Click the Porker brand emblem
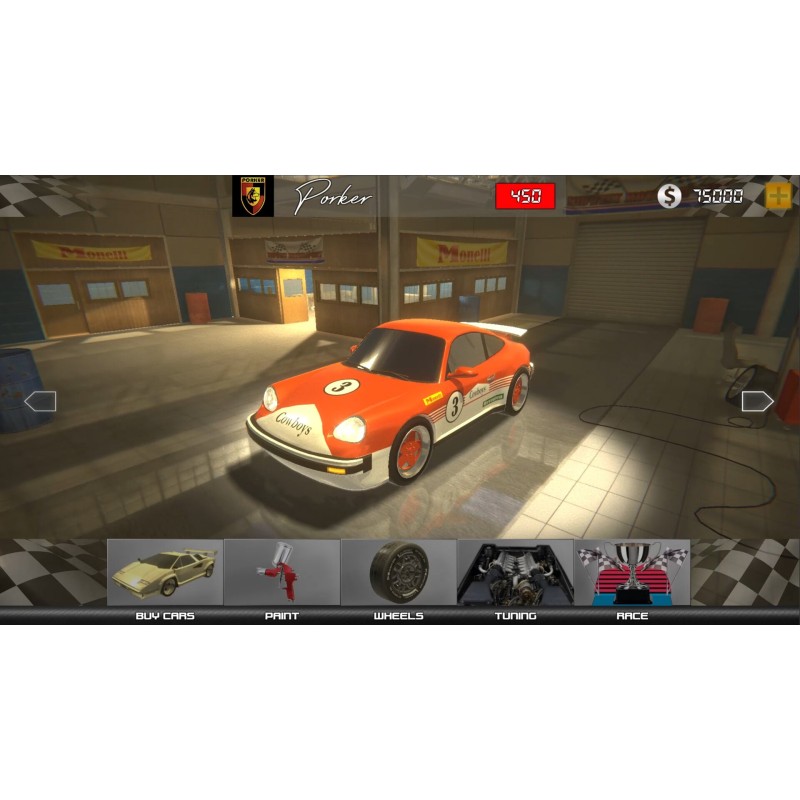800x800 pixels. tap(253, 196)
